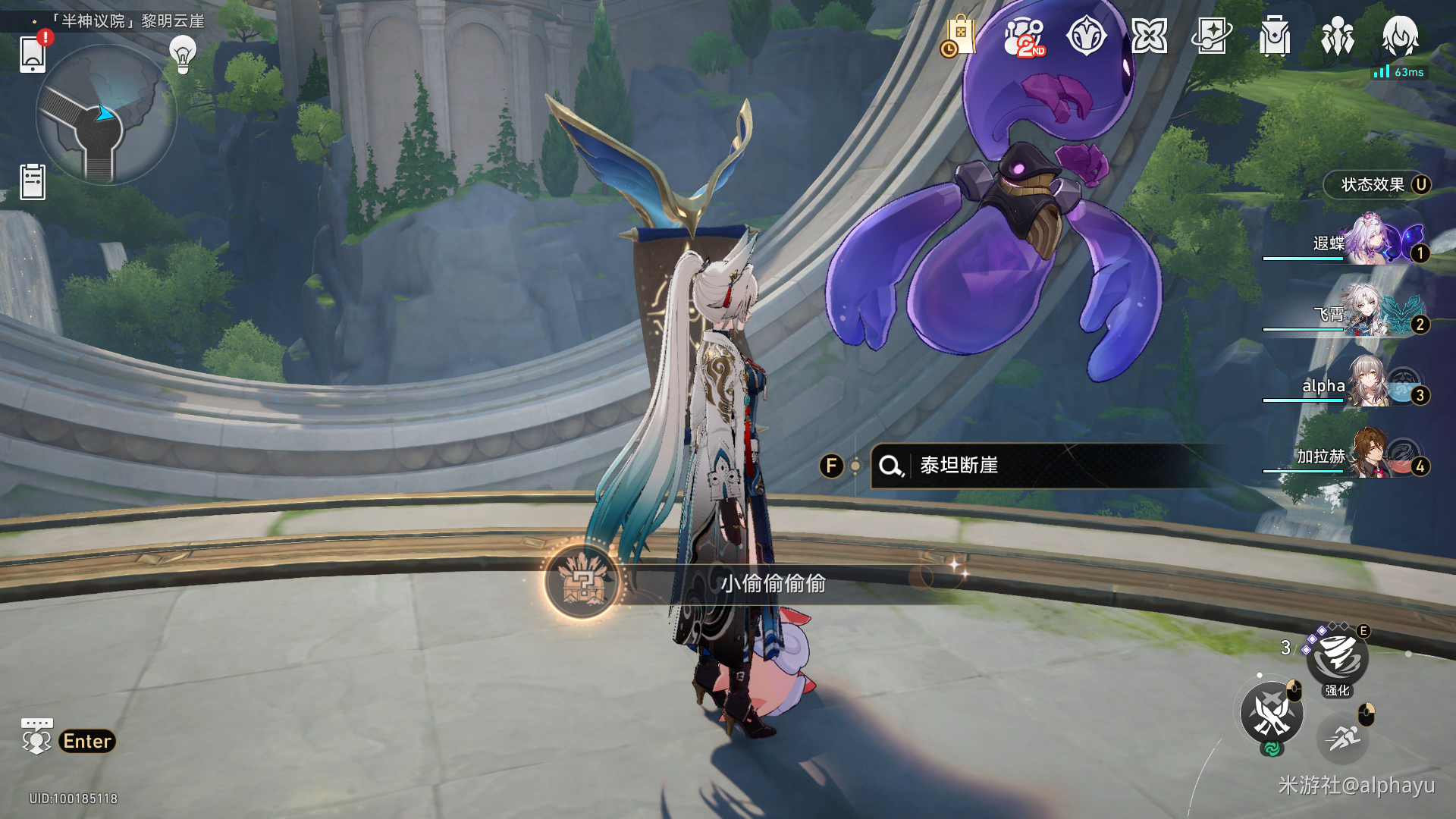This screenshot has width=1456, height=819.
Task: Open the chat bubble icon
Action: (x=36, y=736)
